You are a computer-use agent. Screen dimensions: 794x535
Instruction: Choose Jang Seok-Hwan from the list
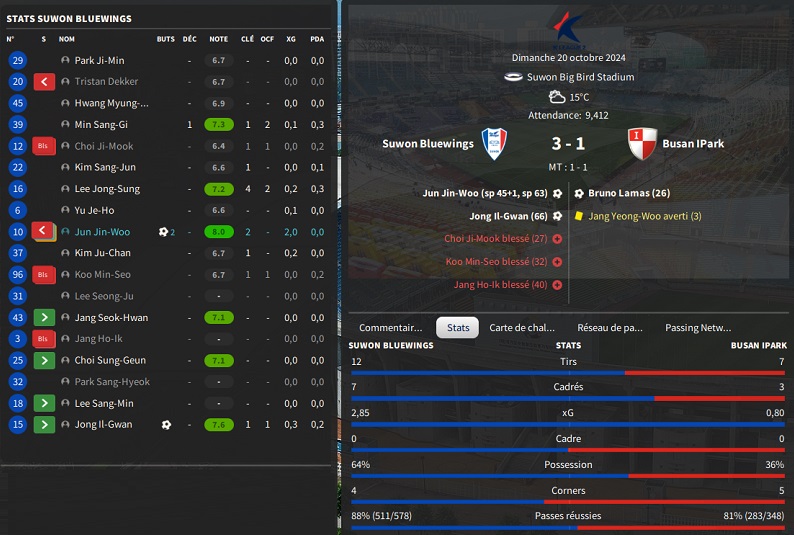(111, 318)
